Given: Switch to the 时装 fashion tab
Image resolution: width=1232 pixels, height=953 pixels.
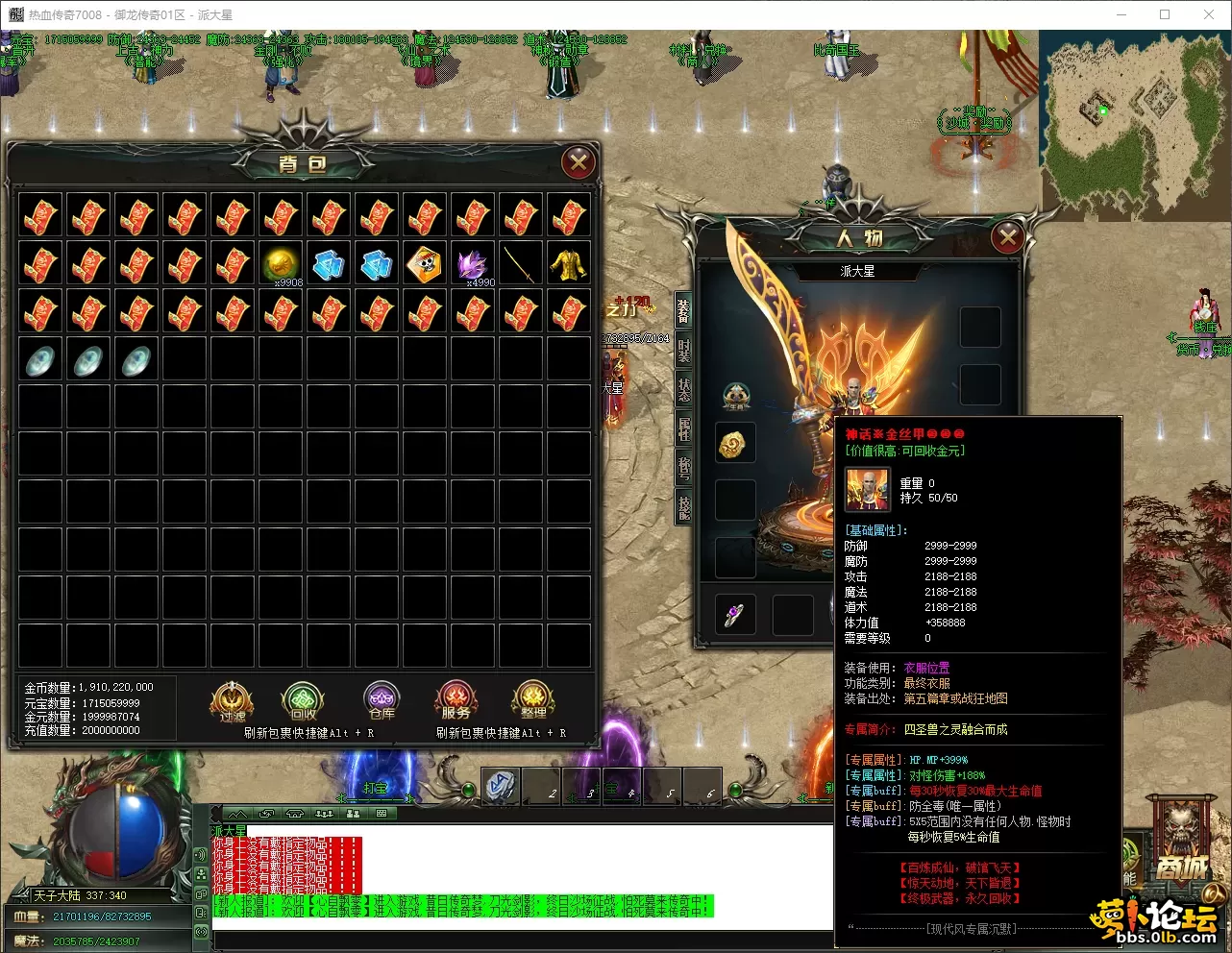Looking at the screenshot, I should tap(683, 350).
